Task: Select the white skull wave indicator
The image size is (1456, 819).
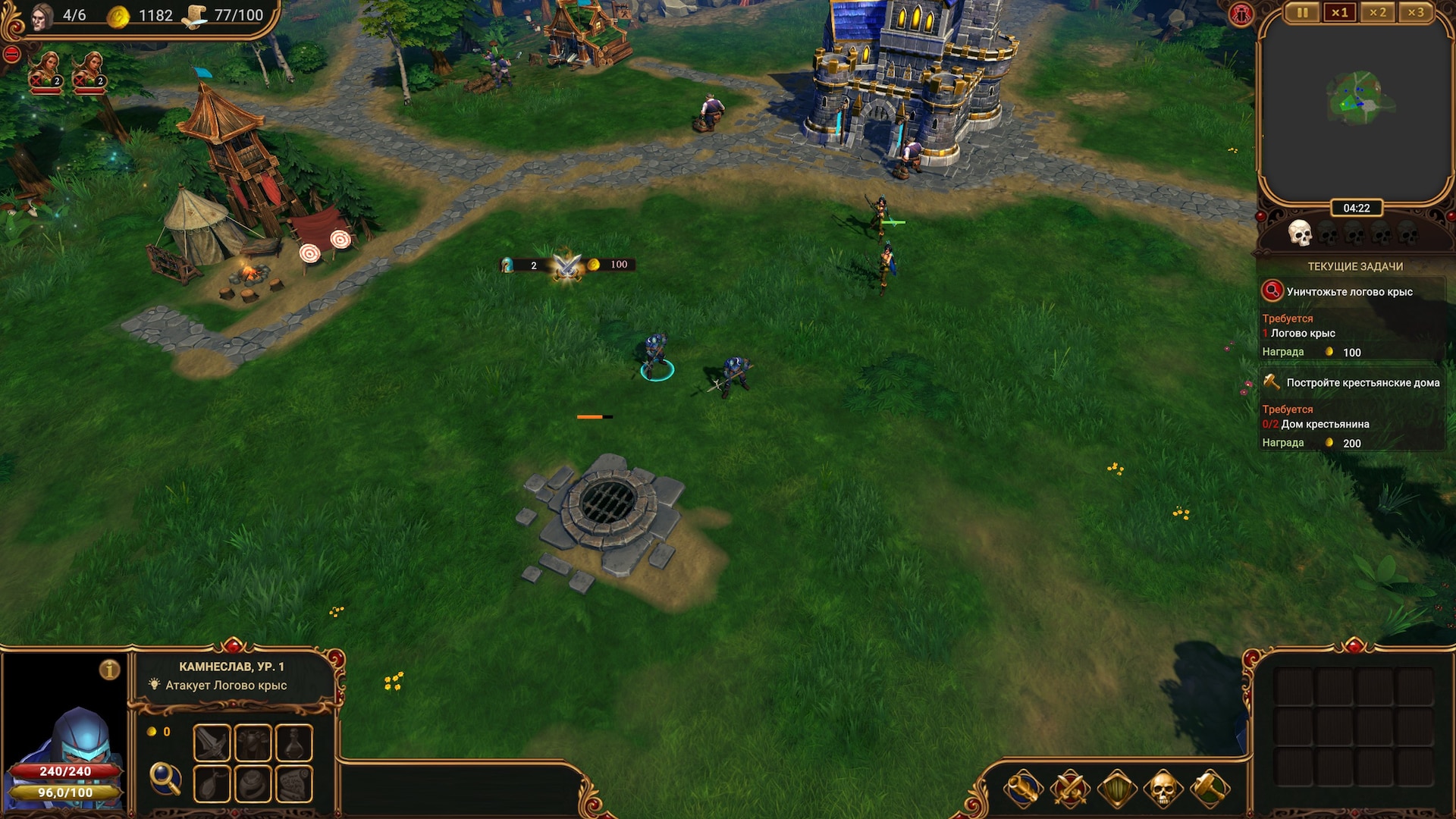Action: coord(1300,234)
